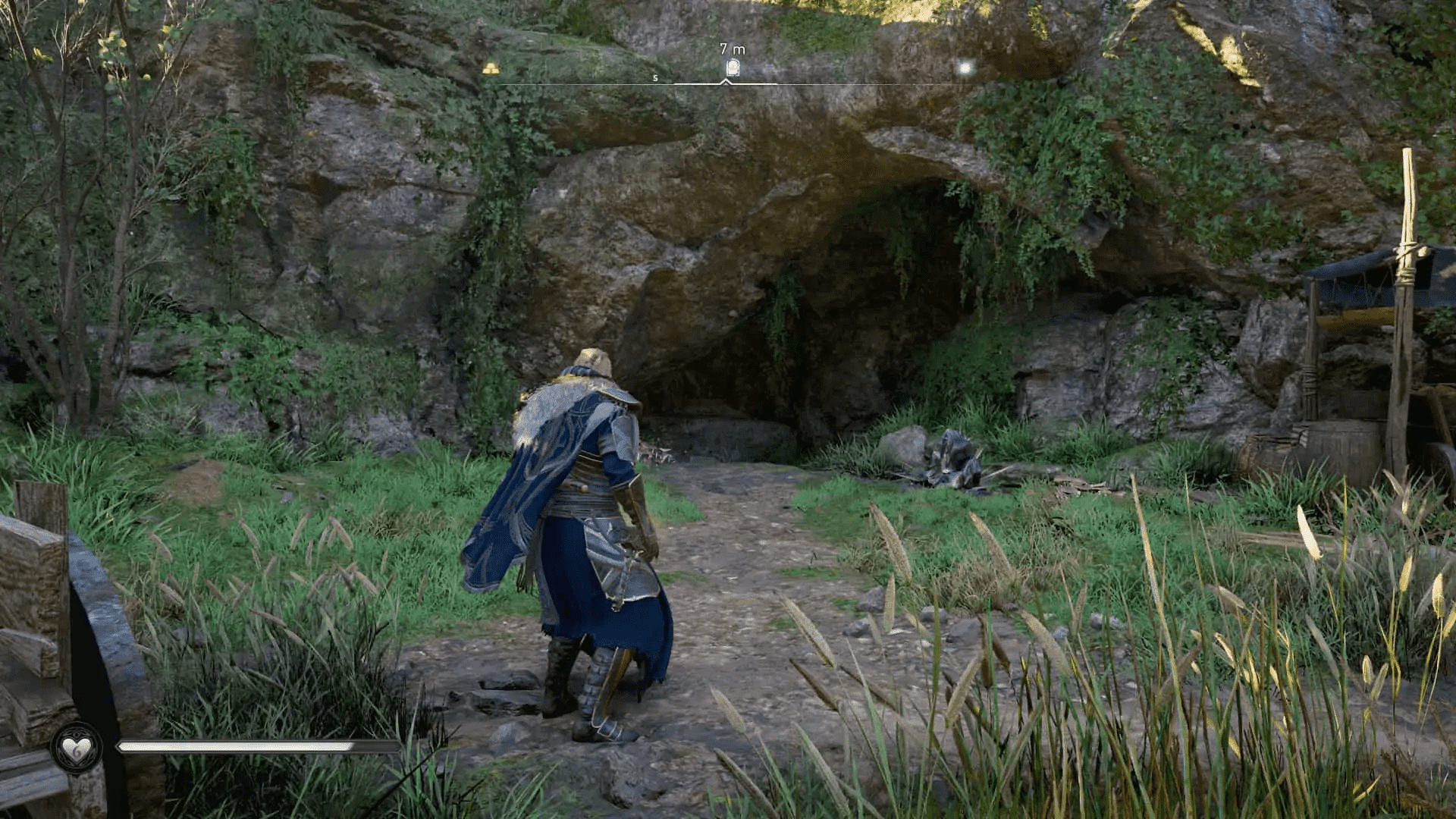This screenshot has width=1456, height=819.
Task: Click the S south direction indicator on the compass
Action: (654, 77)
